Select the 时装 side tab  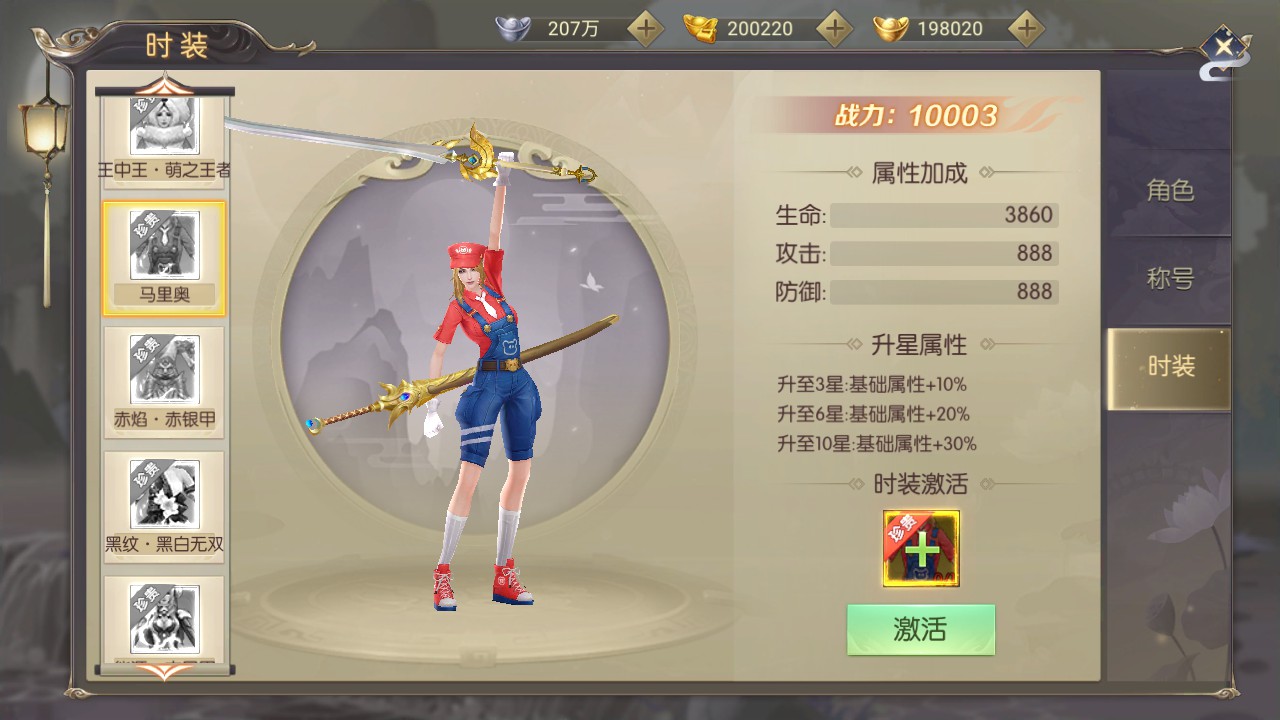(x=1169, y=366)
